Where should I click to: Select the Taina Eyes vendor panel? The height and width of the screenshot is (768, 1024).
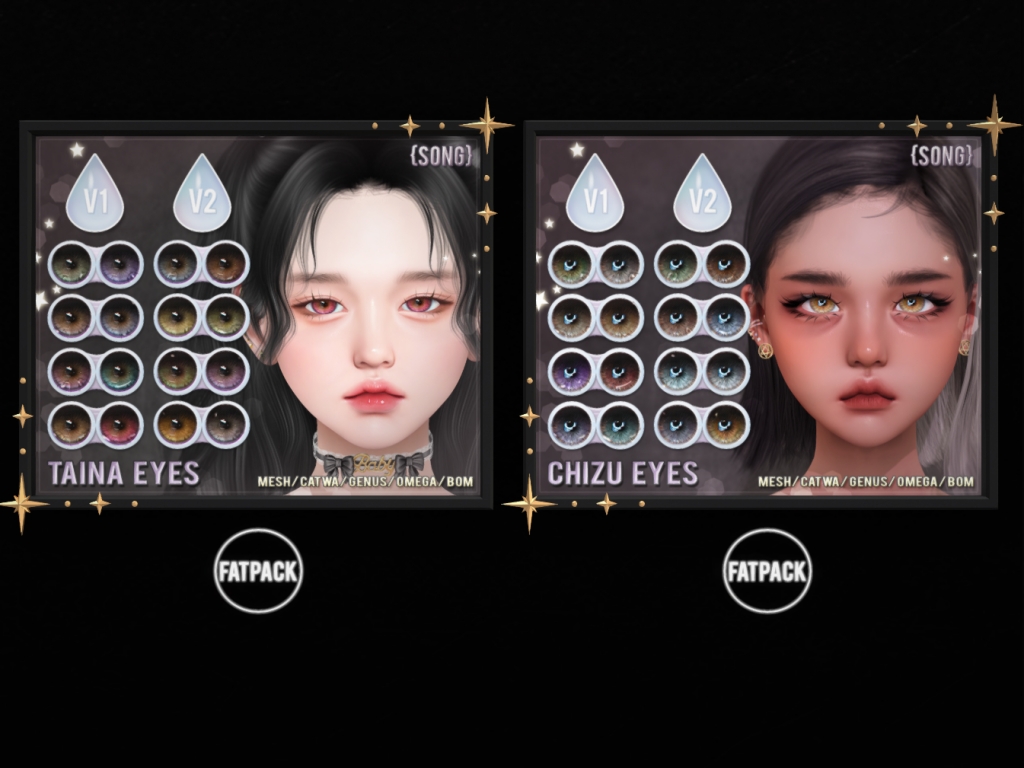tap(257, 315)
